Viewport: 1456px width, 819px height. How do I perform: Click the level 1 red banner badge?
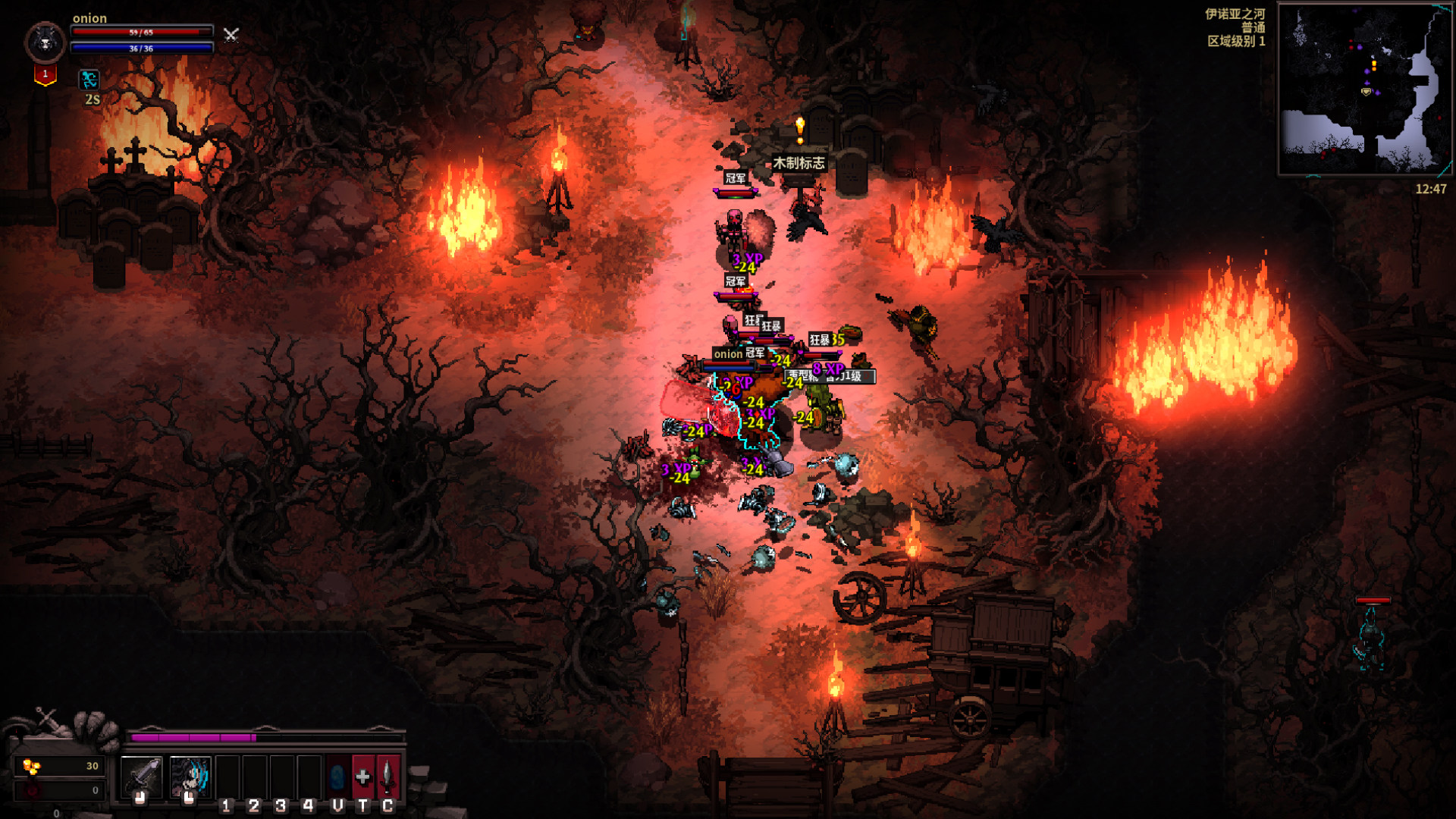pos(45,75)
